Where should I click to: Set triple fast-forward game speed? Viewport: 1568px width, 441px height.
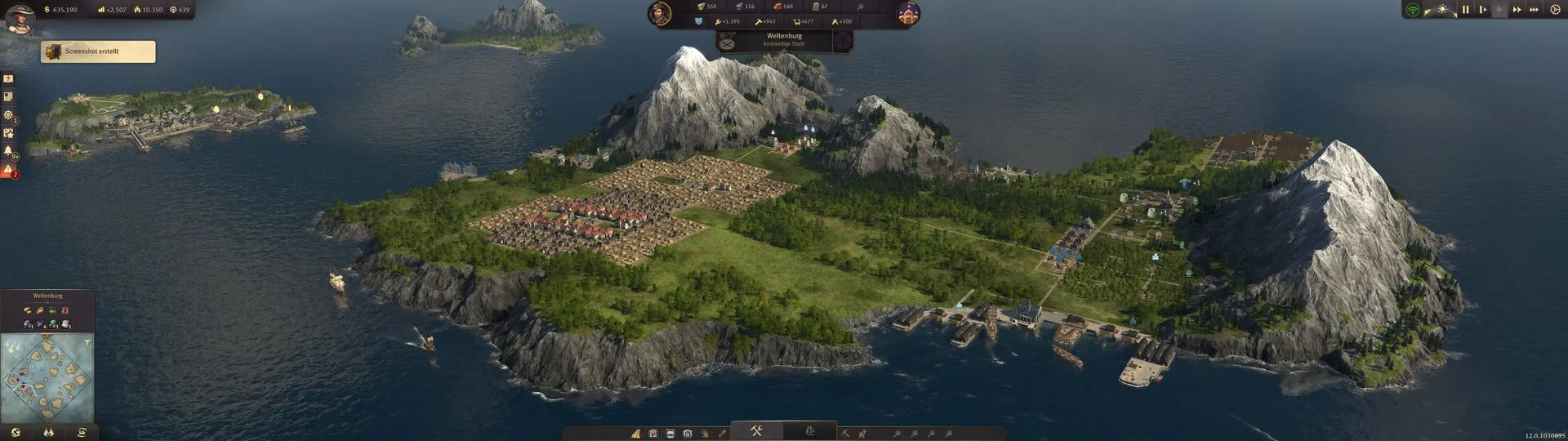point(1534,10)
